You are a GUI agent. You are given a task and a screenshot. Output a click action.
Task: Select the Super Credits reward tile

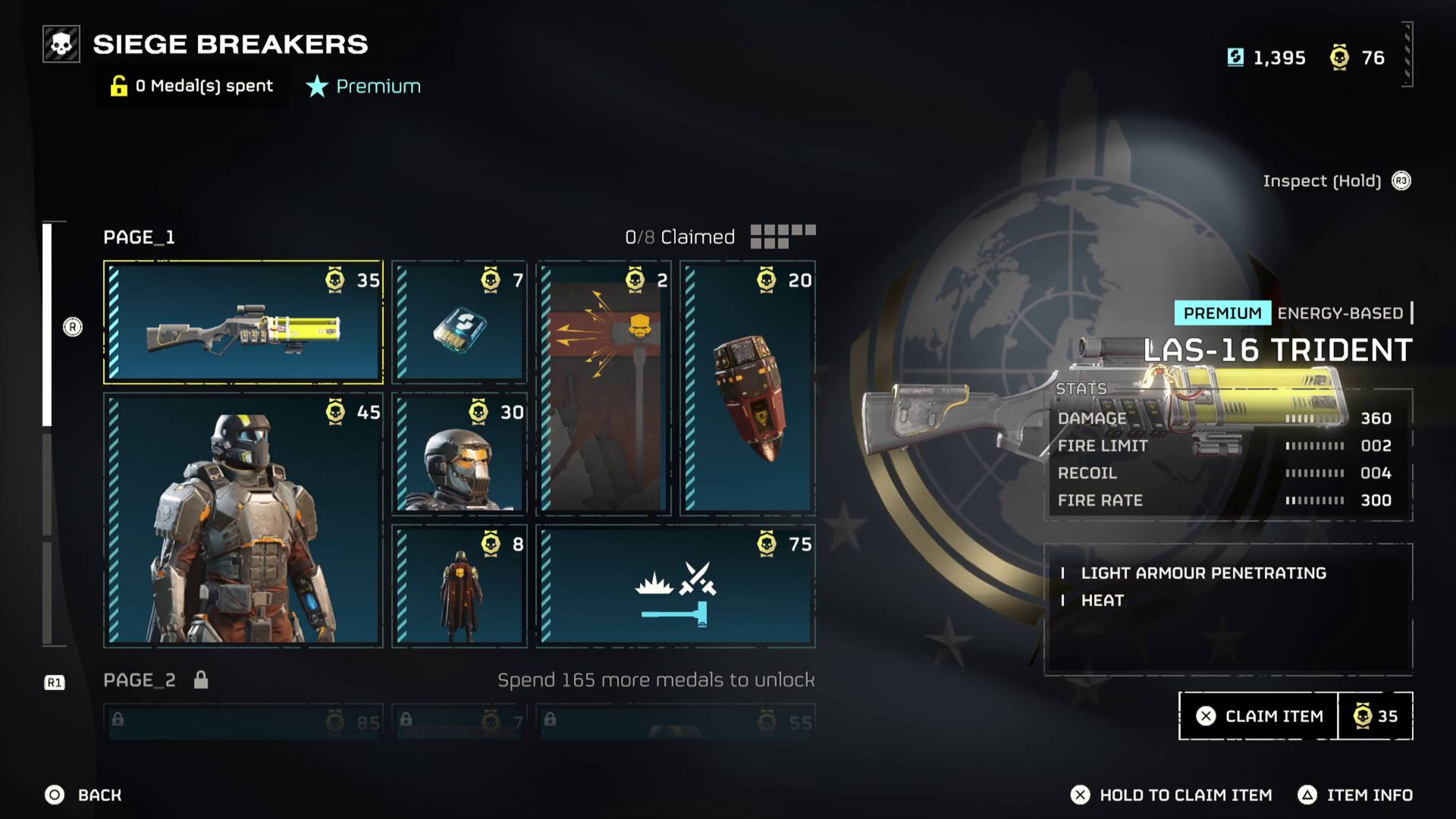(x=458, y=322)
